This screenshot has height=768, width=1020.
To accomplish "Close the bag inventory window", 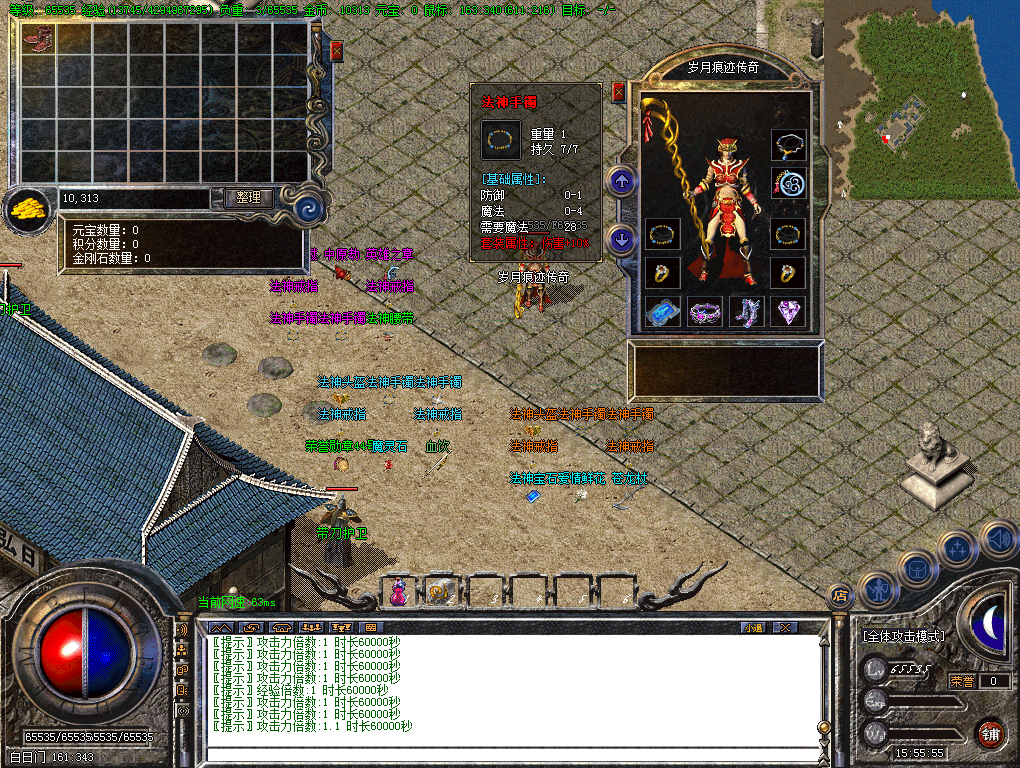I will tap(336, 51).
